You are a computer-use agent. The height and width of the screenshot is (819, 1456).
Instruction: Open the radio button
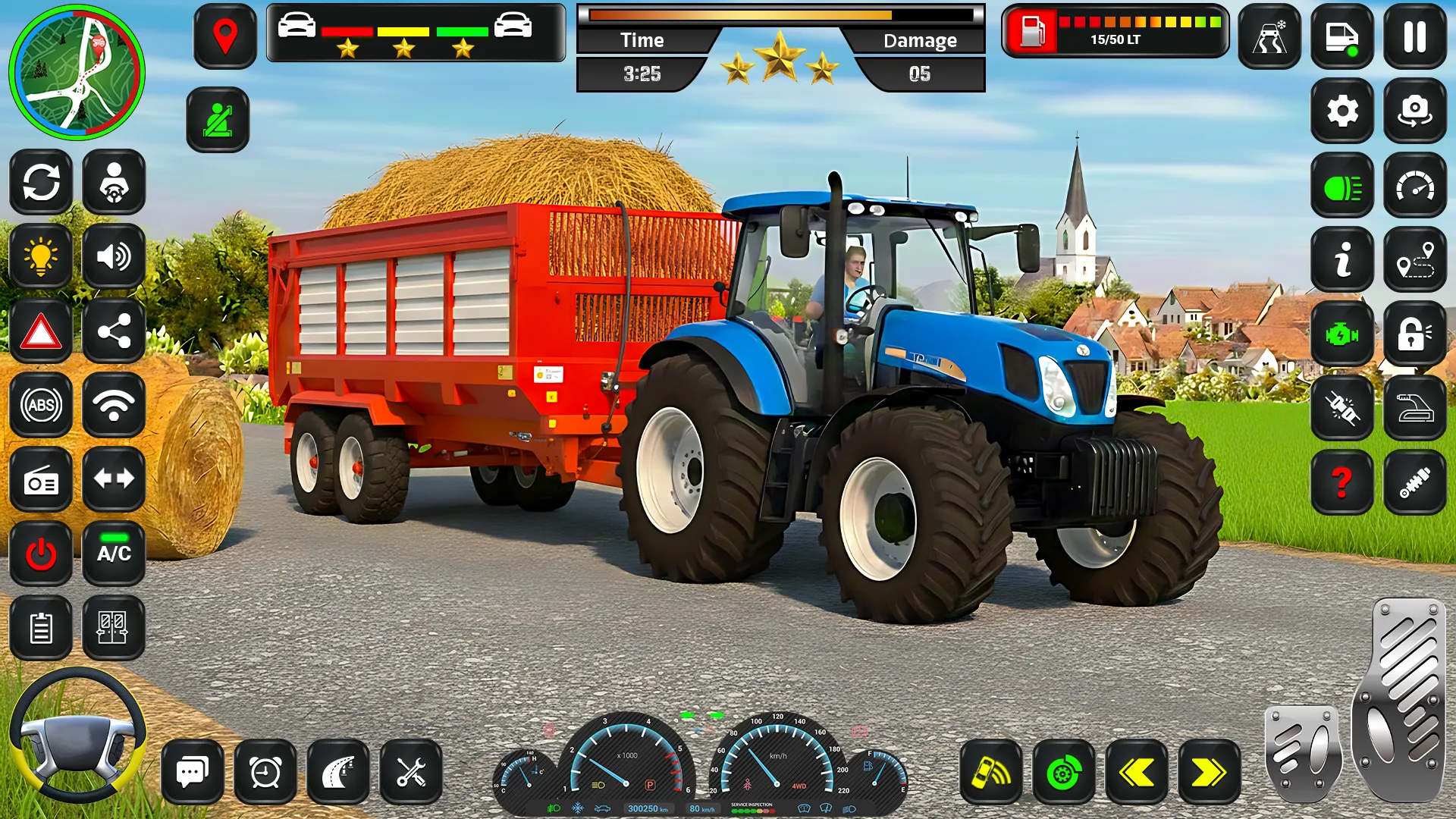click(x=41, y=479)
